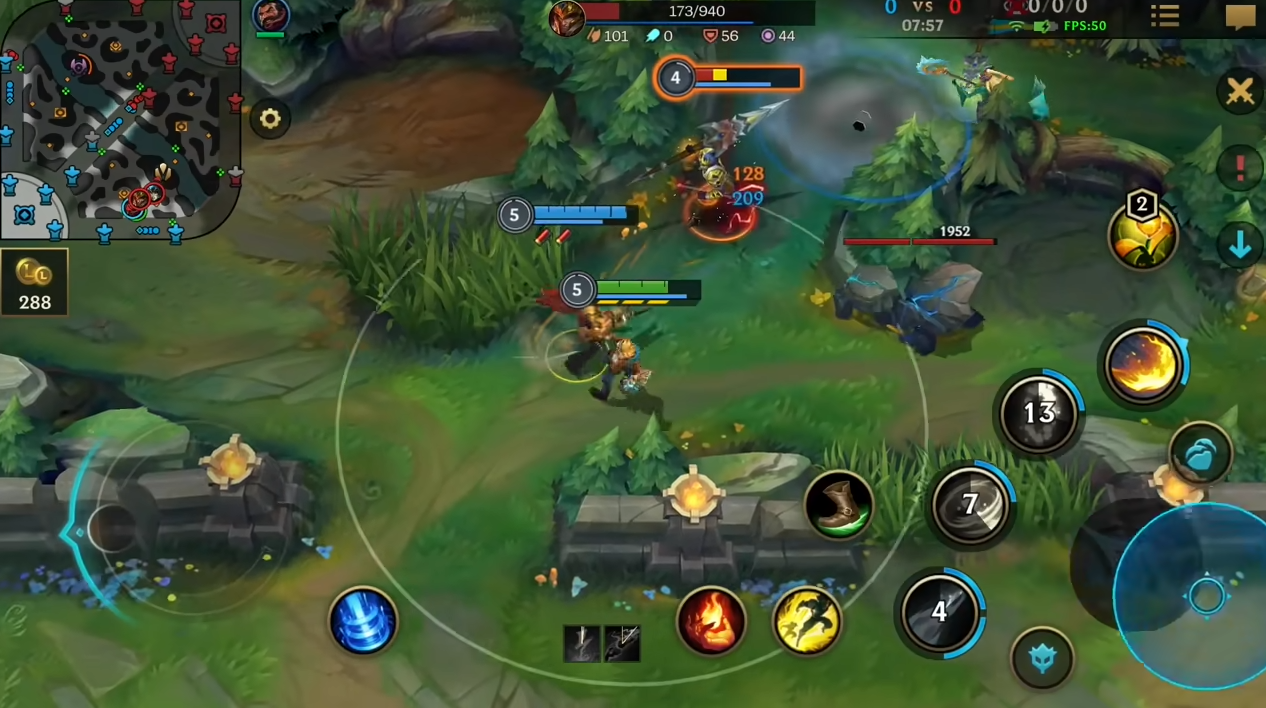The height and width of the screenshot is (708, 1266).
Task: Open settings via the gear icon
Action: (x=270, y=119)
